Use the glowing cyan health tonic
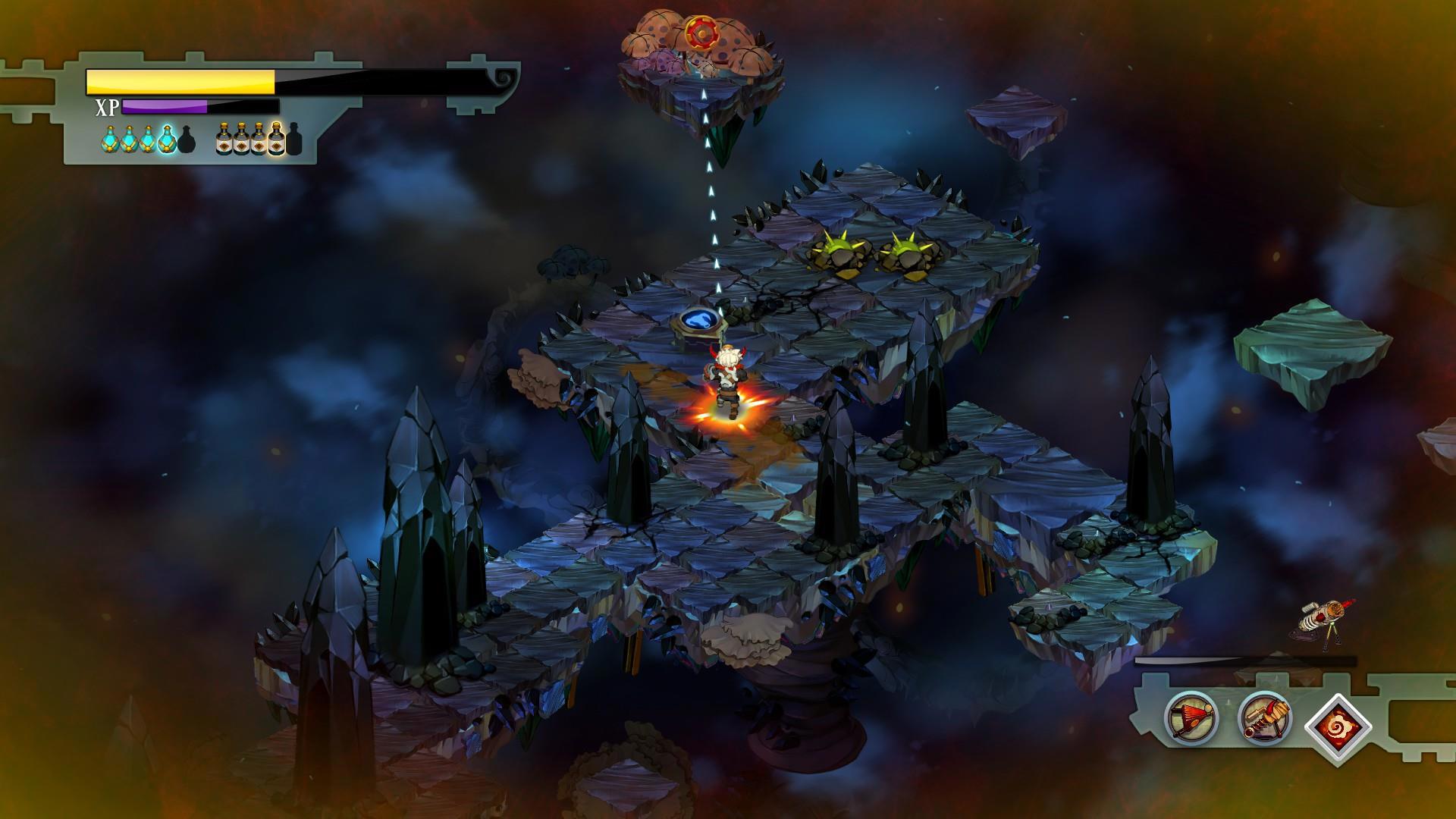Screen dimensions: 1456x819 click(167, 140)
